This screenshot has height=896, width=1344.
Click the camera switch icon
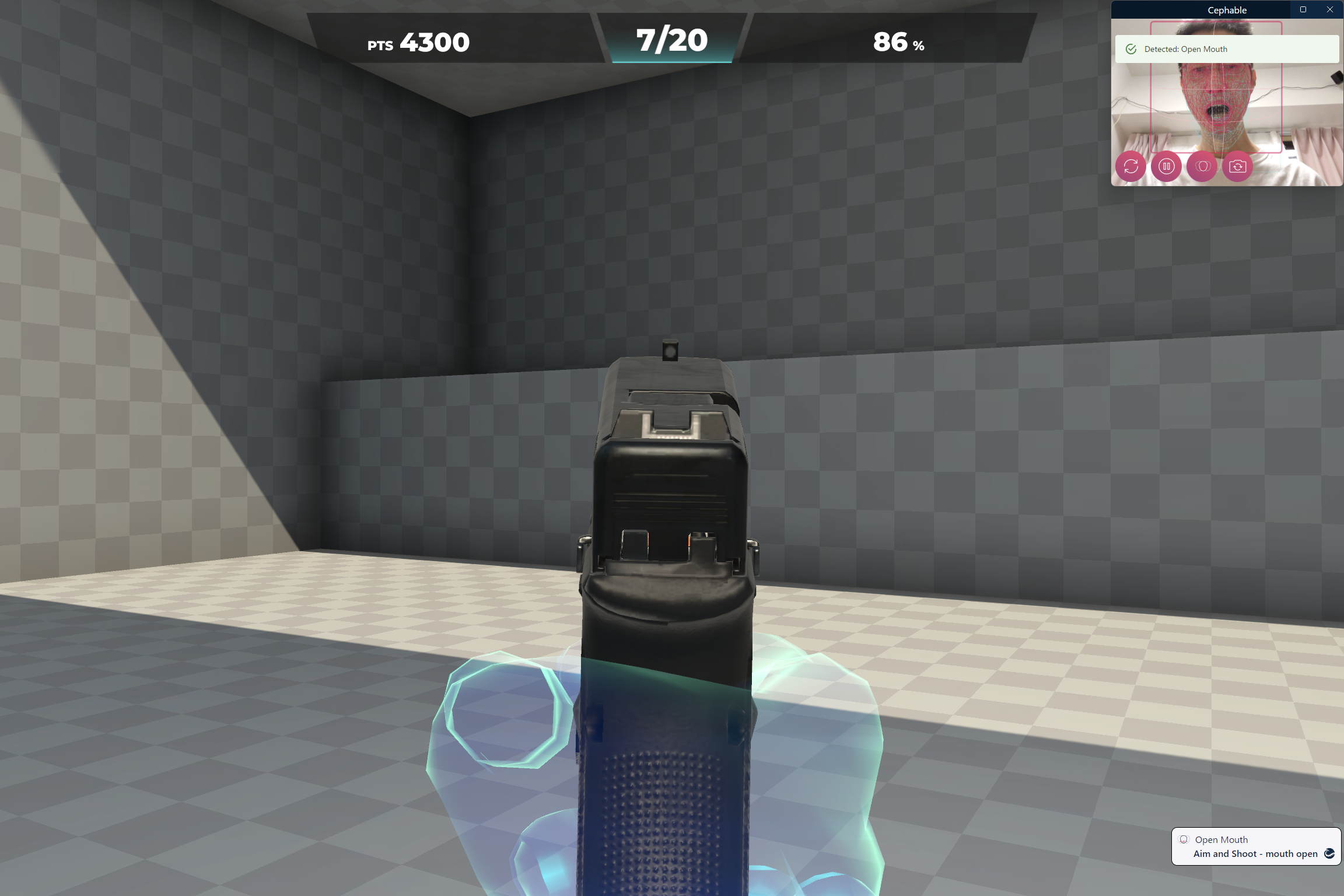1238,166
